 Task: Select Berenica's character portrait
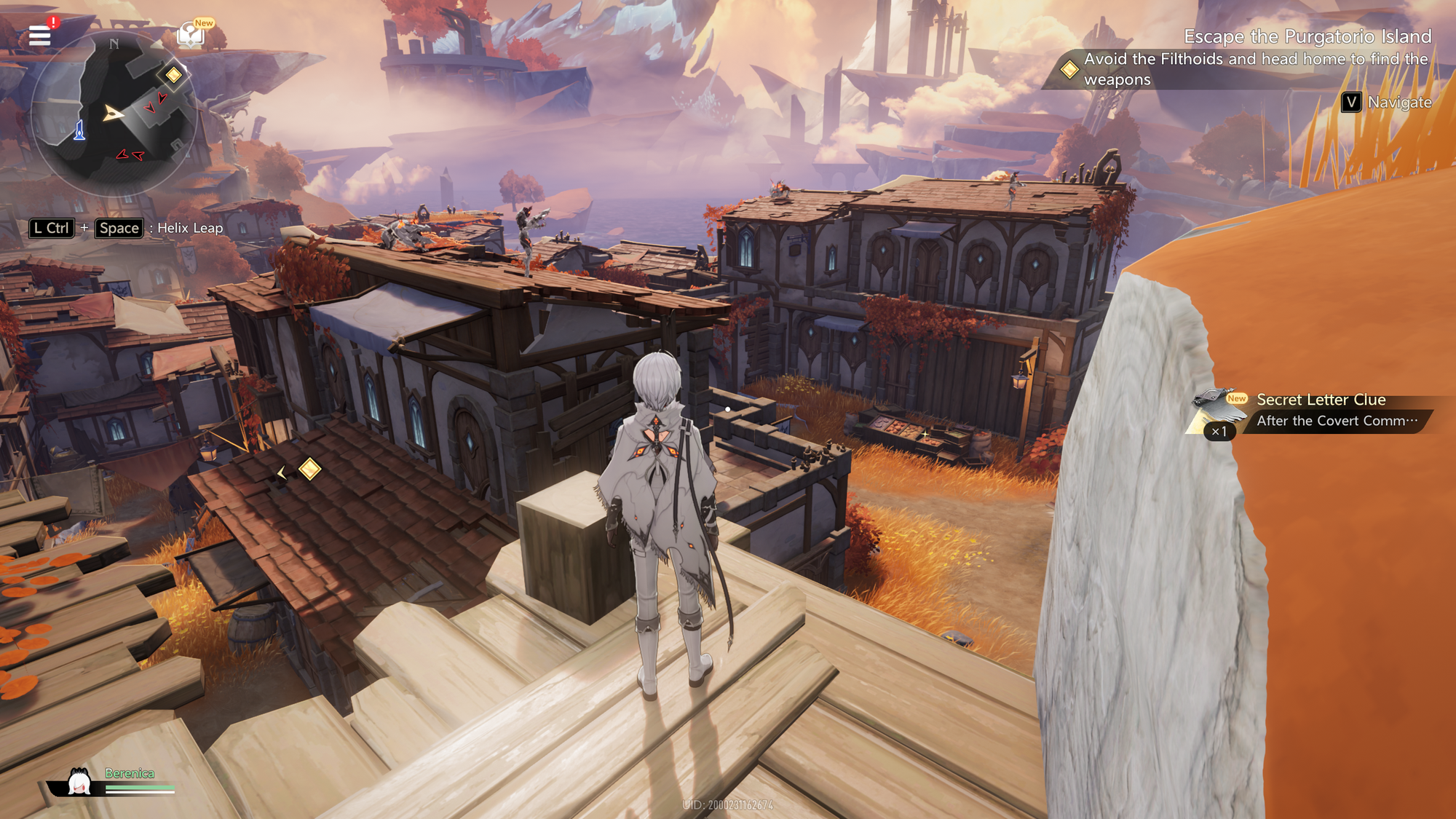(79, 783)
